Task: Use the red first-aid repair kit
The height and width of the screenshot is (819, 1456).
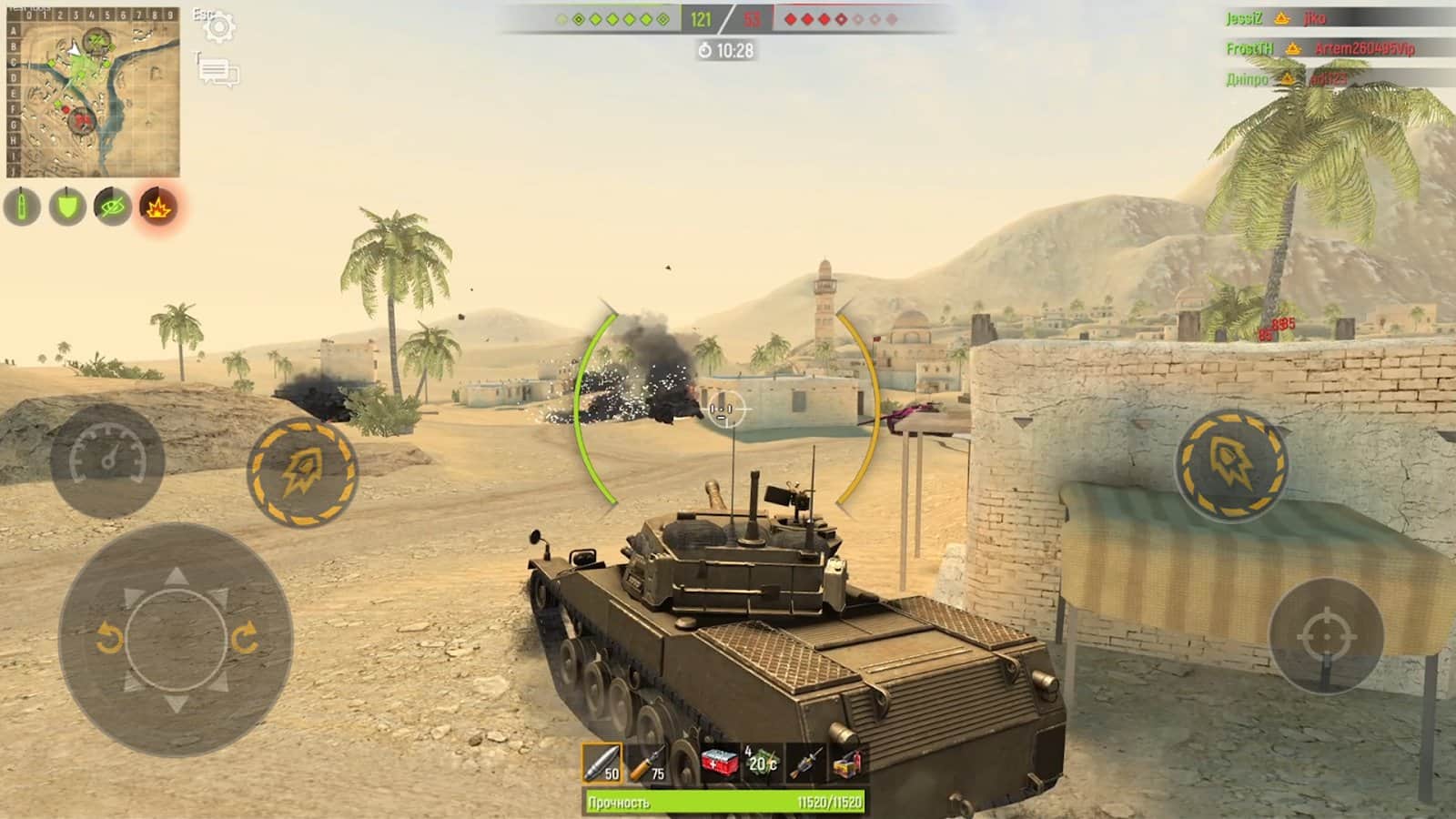Action: pos(719,763)
